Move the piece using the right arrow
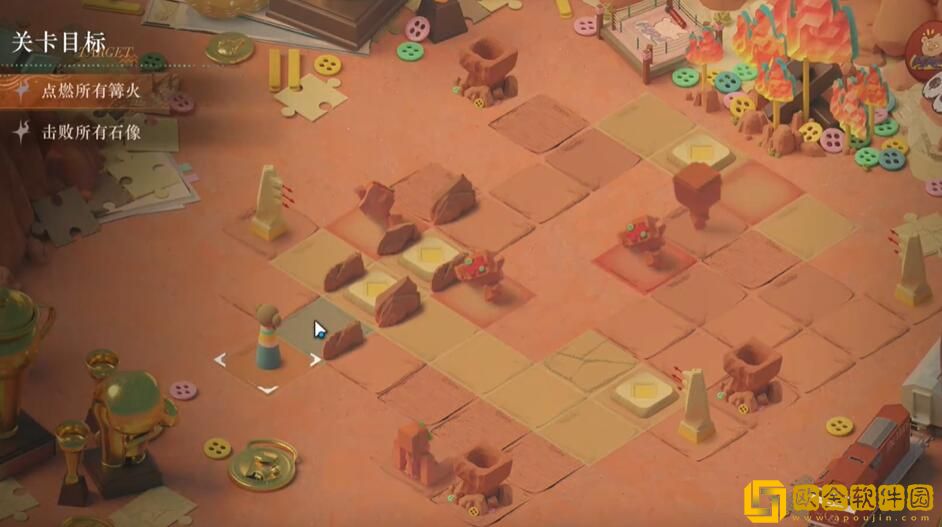 click(x=315, y=360)
